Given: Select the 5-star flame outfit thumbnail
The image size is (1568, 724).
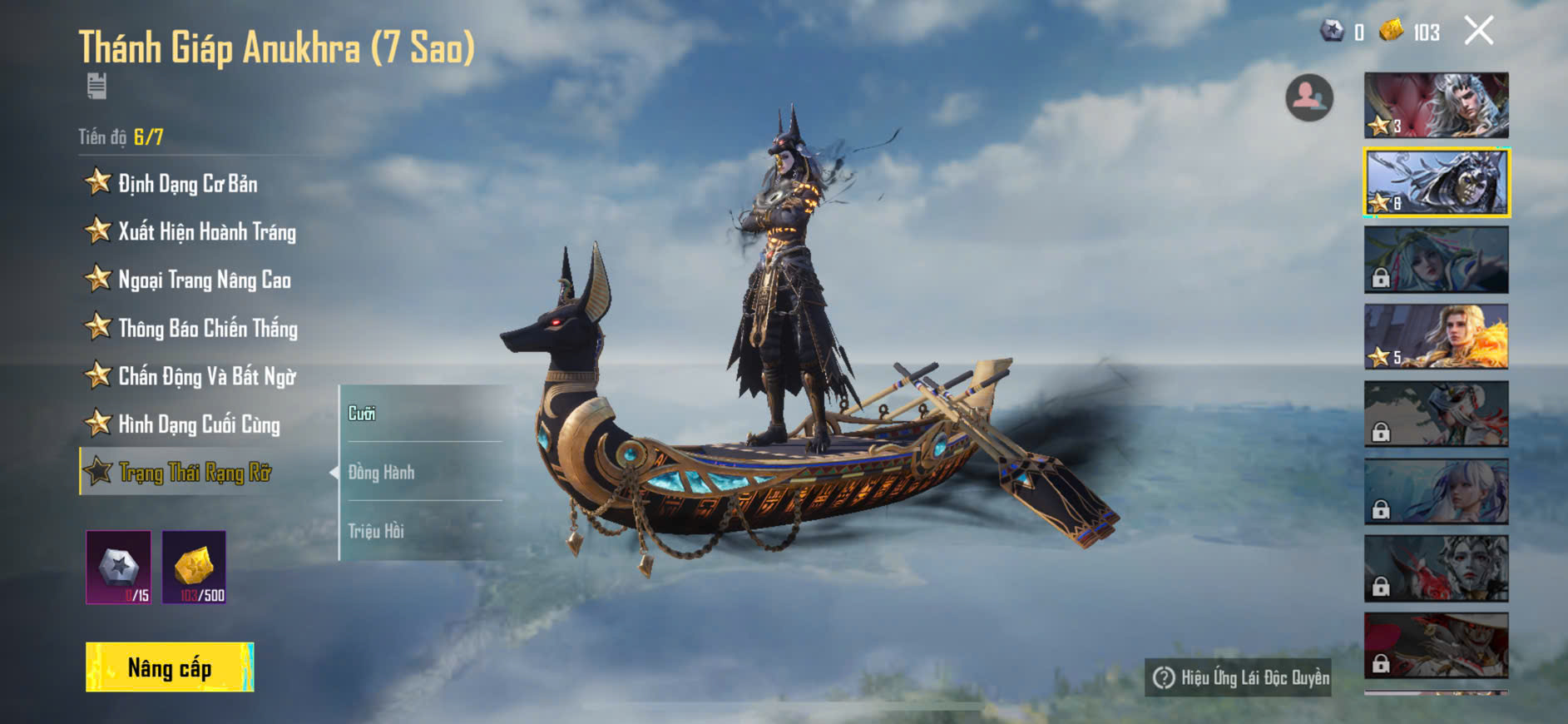Looking at the screenshot, I should point(1436,337).
